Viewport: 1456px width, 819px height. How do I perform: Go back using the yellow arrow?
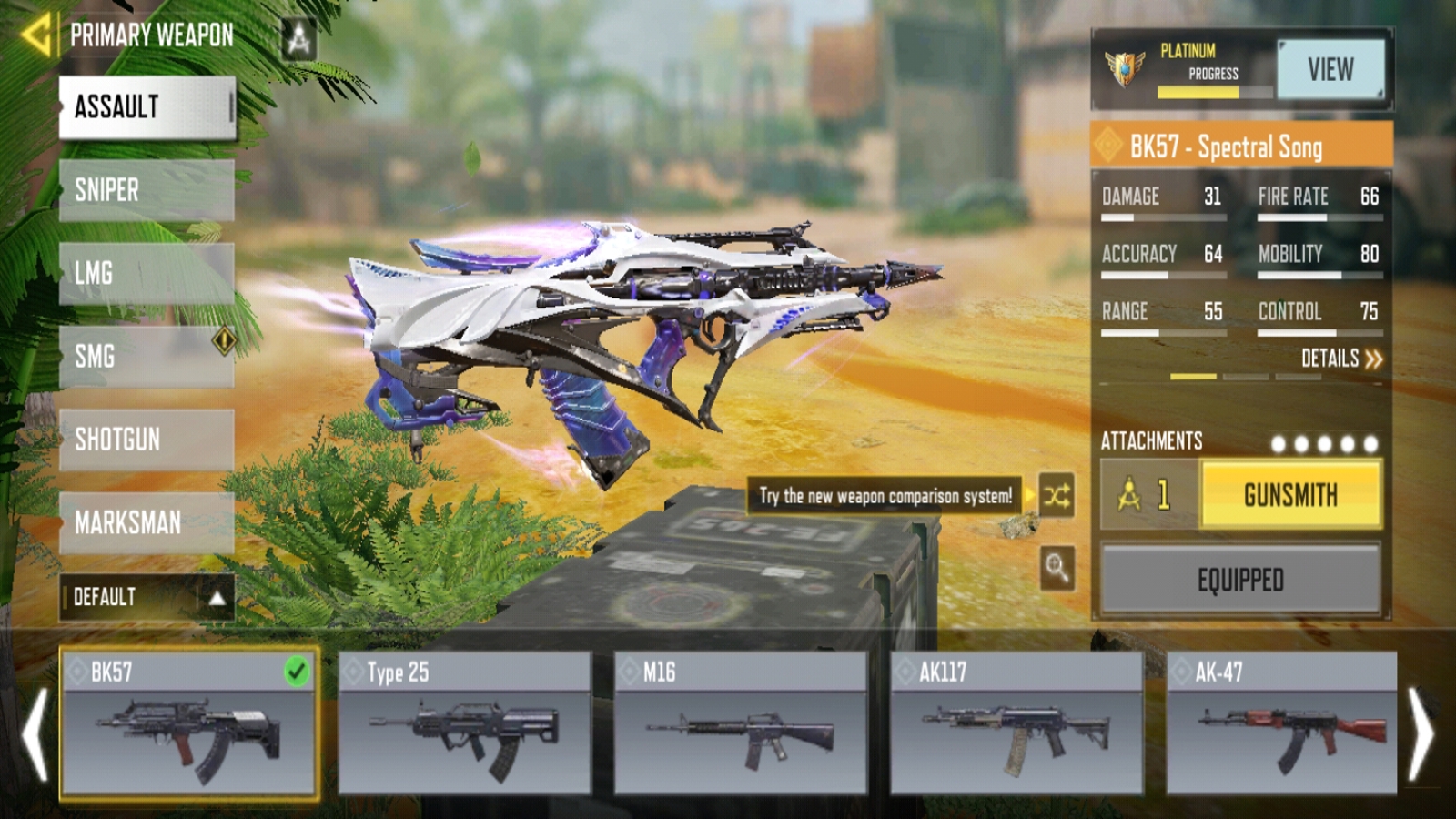coord(36,35)
